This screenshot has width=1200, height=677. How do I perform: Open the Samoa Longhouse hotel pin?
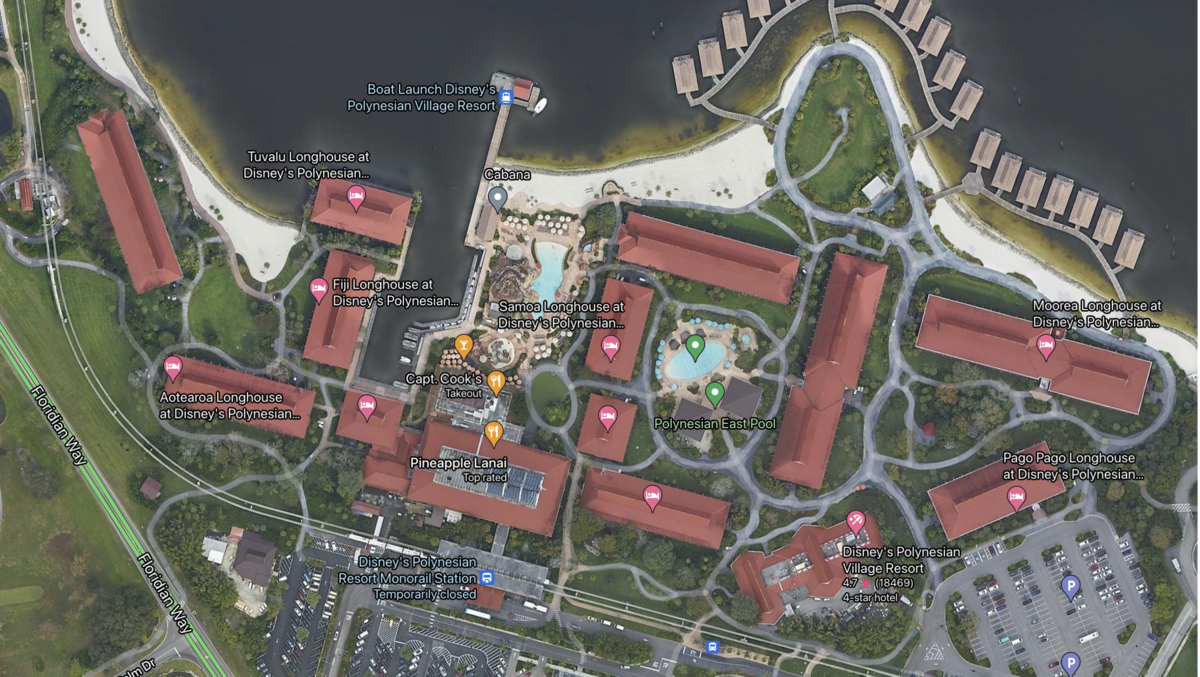coord(610,346)
